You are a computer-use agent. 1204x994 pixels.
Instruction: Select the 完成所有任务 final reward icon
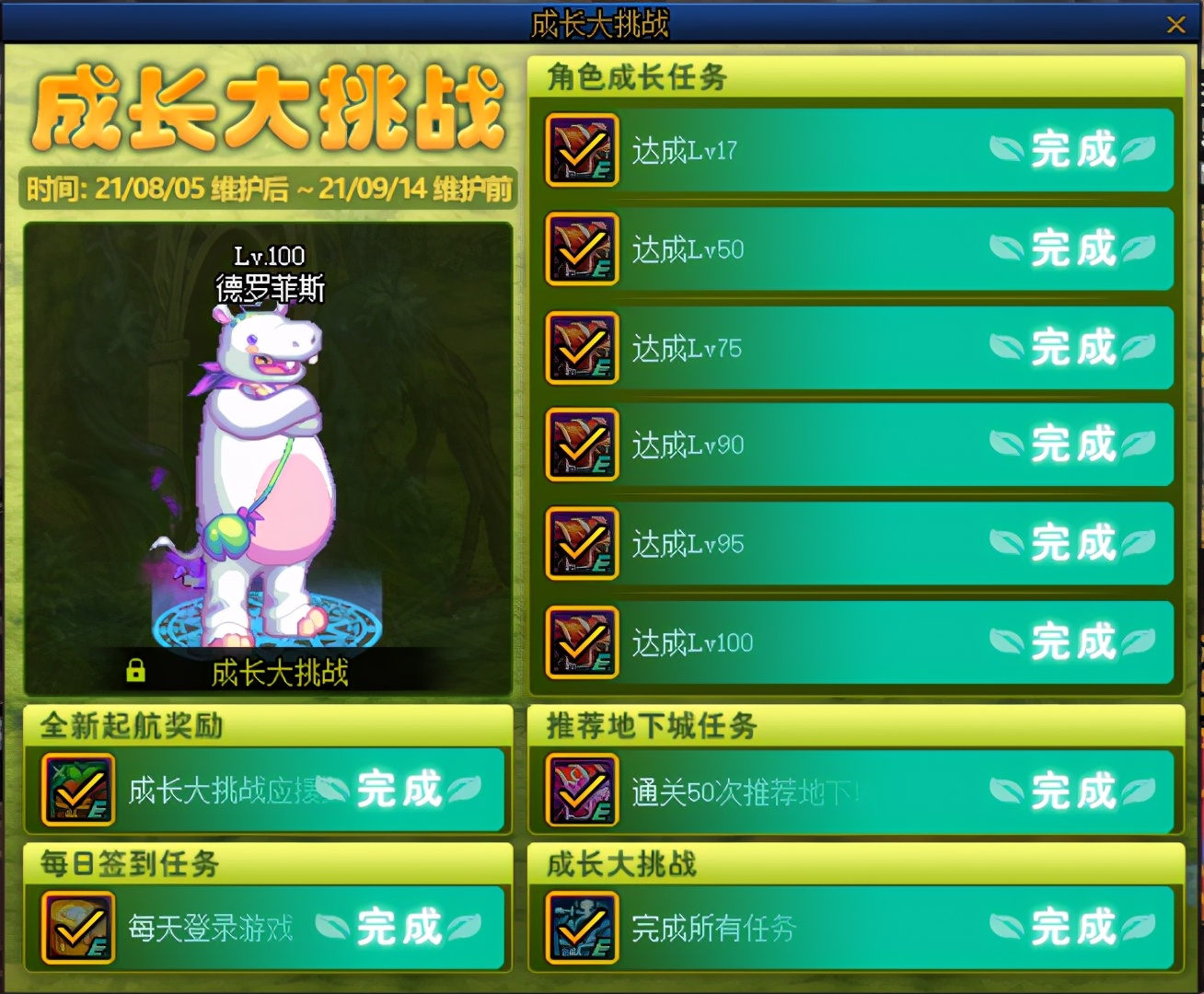click(581, 928)
